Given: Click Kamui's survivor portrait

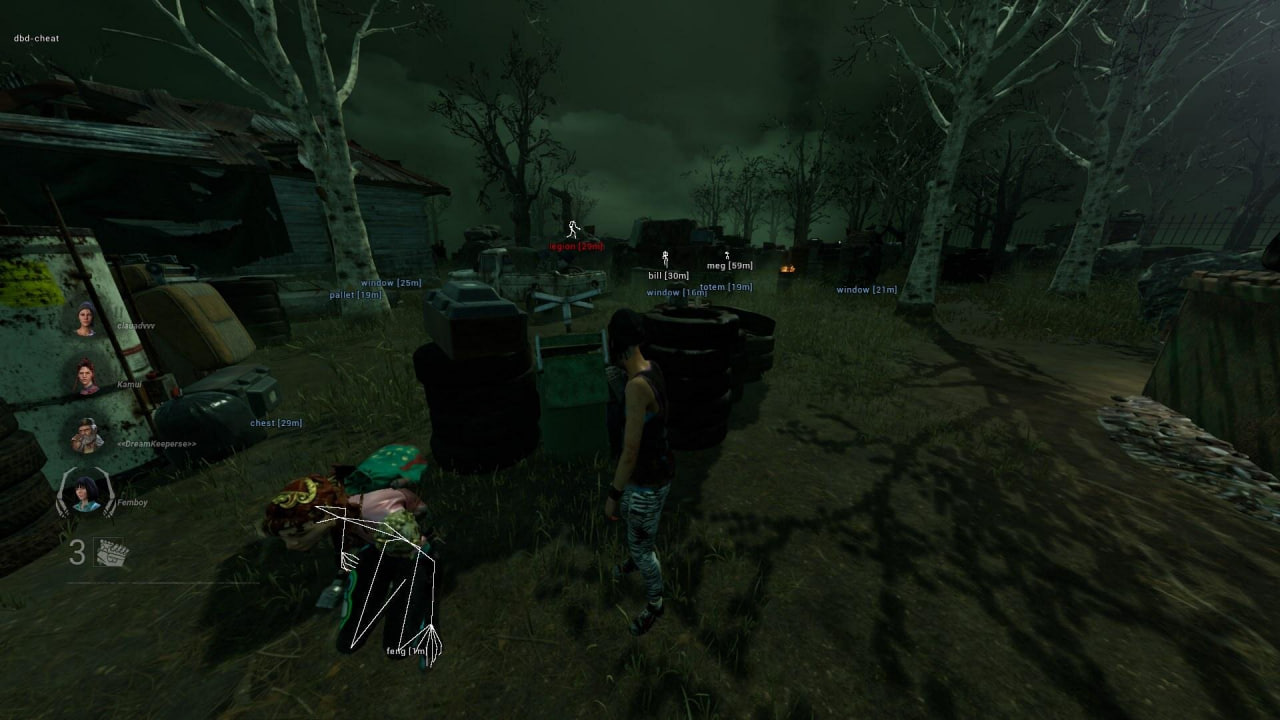Looking at the screenshot, I should click(x=86, y=376).
